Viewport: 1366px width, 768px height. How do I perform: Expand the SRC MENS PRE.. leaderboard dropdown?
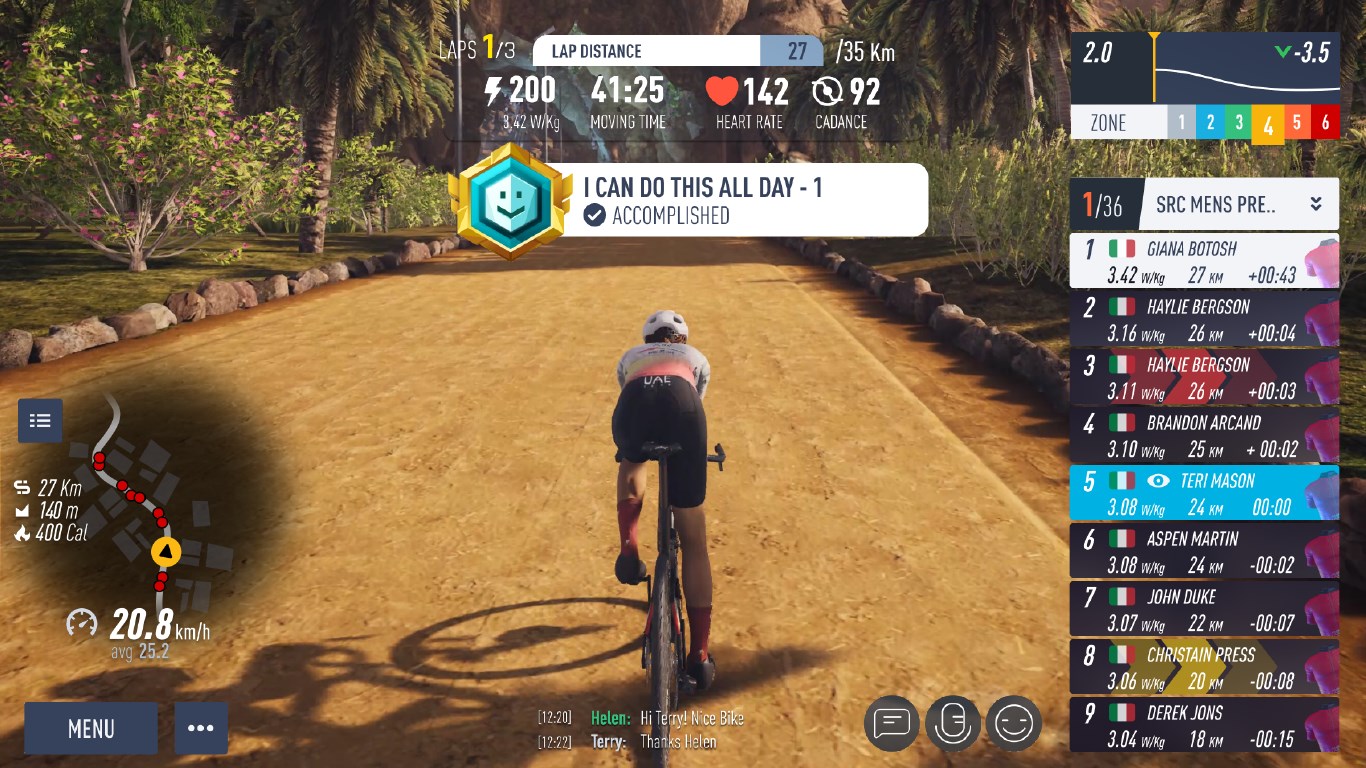(1316, 204)
